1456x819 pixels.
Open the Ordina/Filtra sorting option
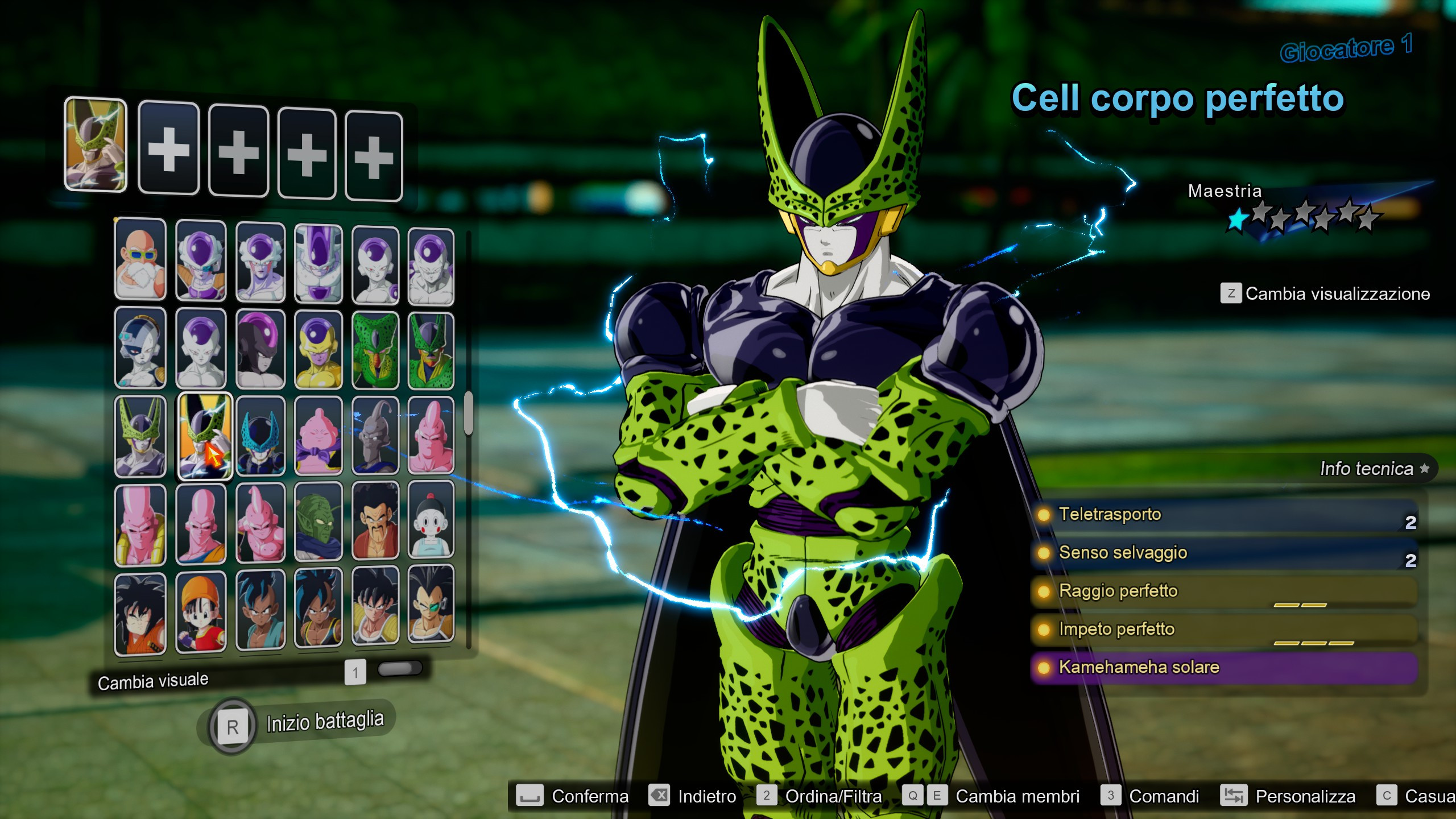coord(833,796)
